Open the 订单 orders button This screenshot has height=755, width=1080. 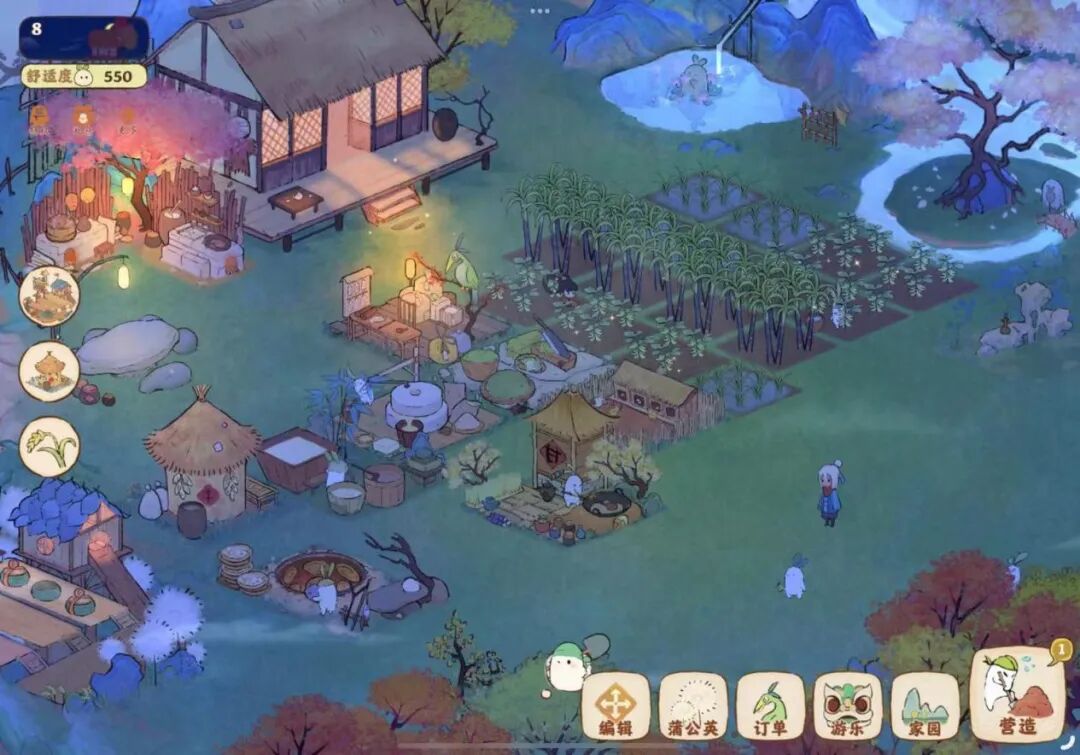[770, 705]
